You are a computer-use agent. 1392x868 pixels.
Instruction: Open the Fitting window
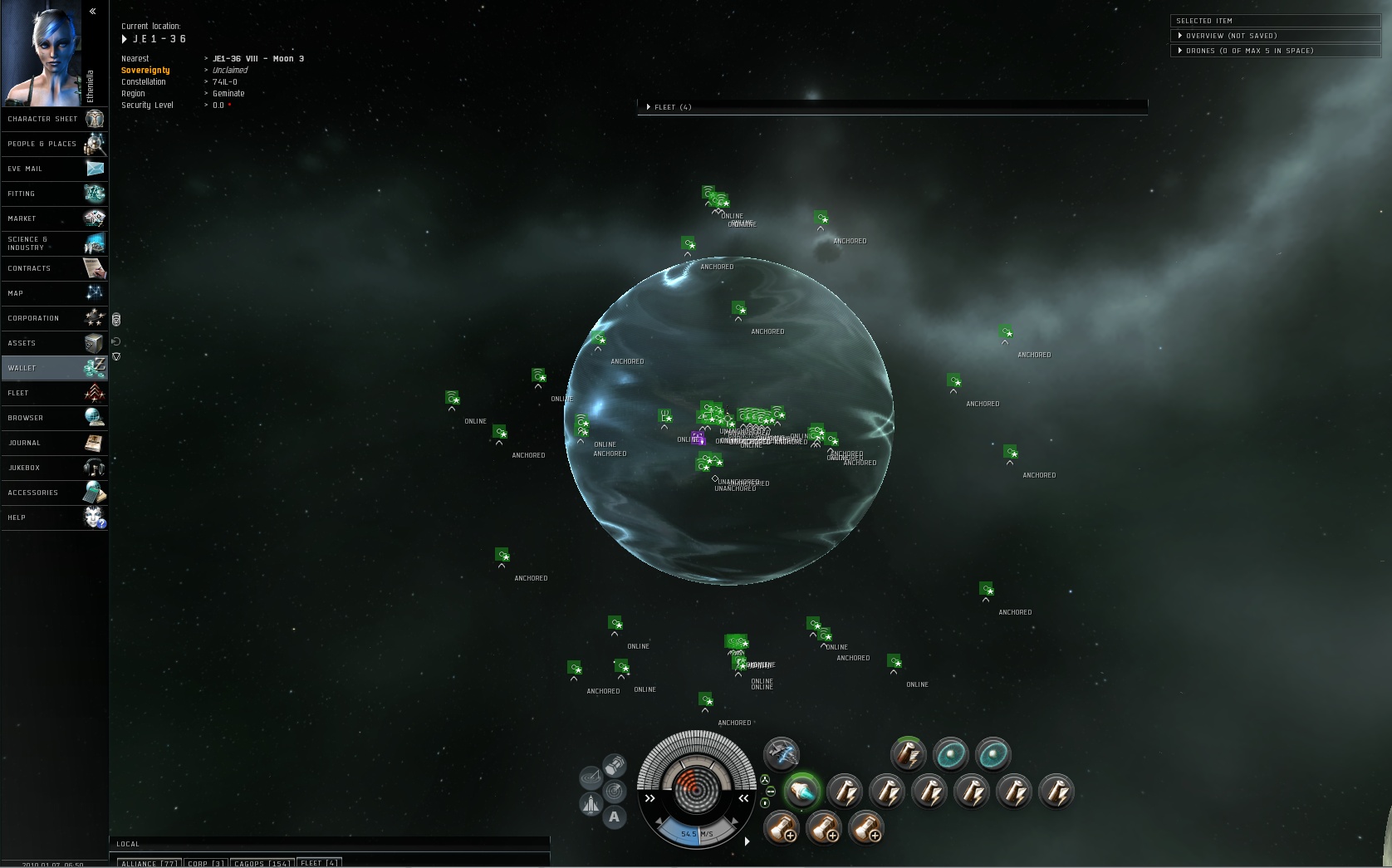(55, 194)
